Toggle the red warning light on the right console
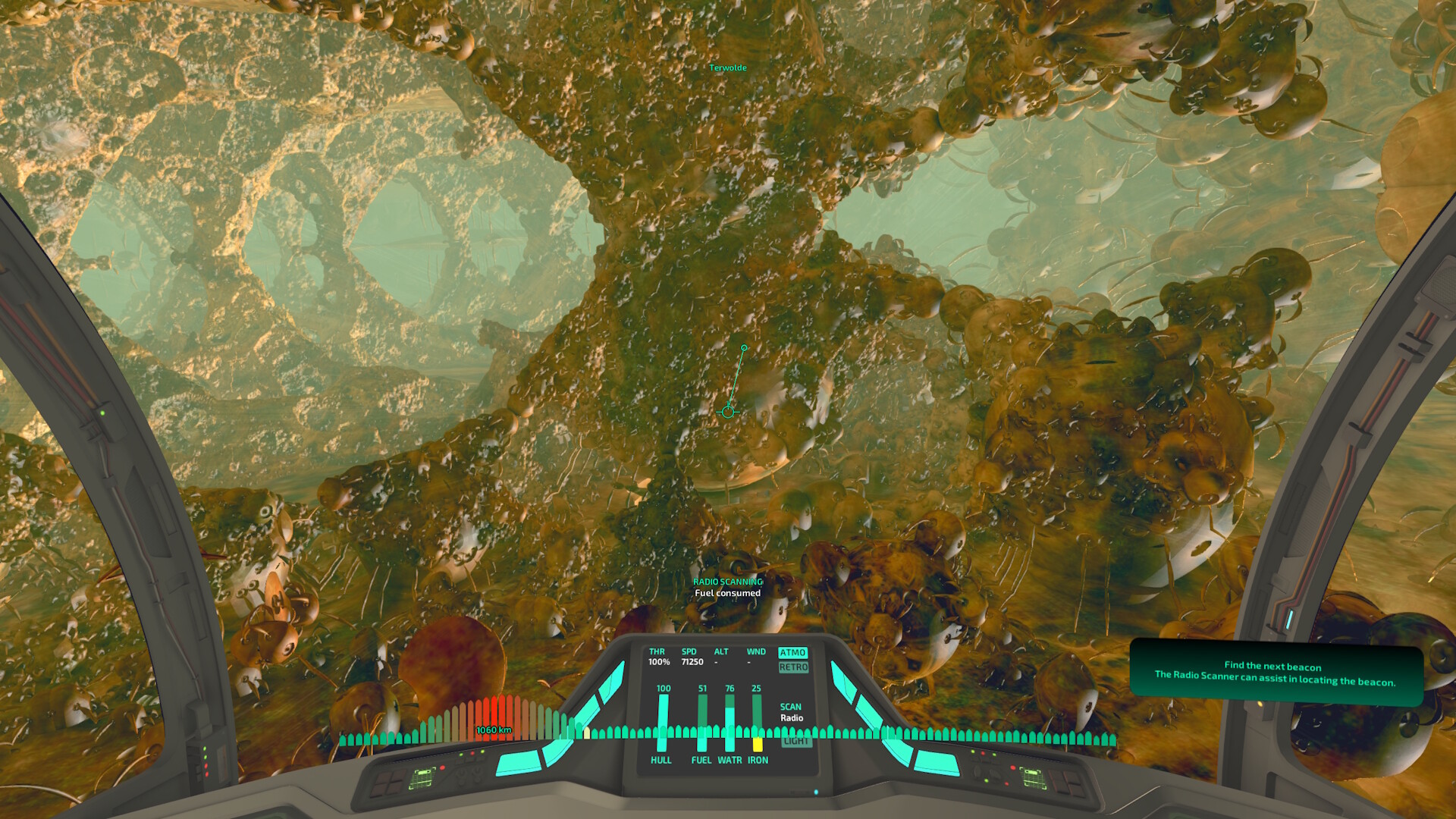This screenshot has height=819, width=1456. coord(1013,767)
